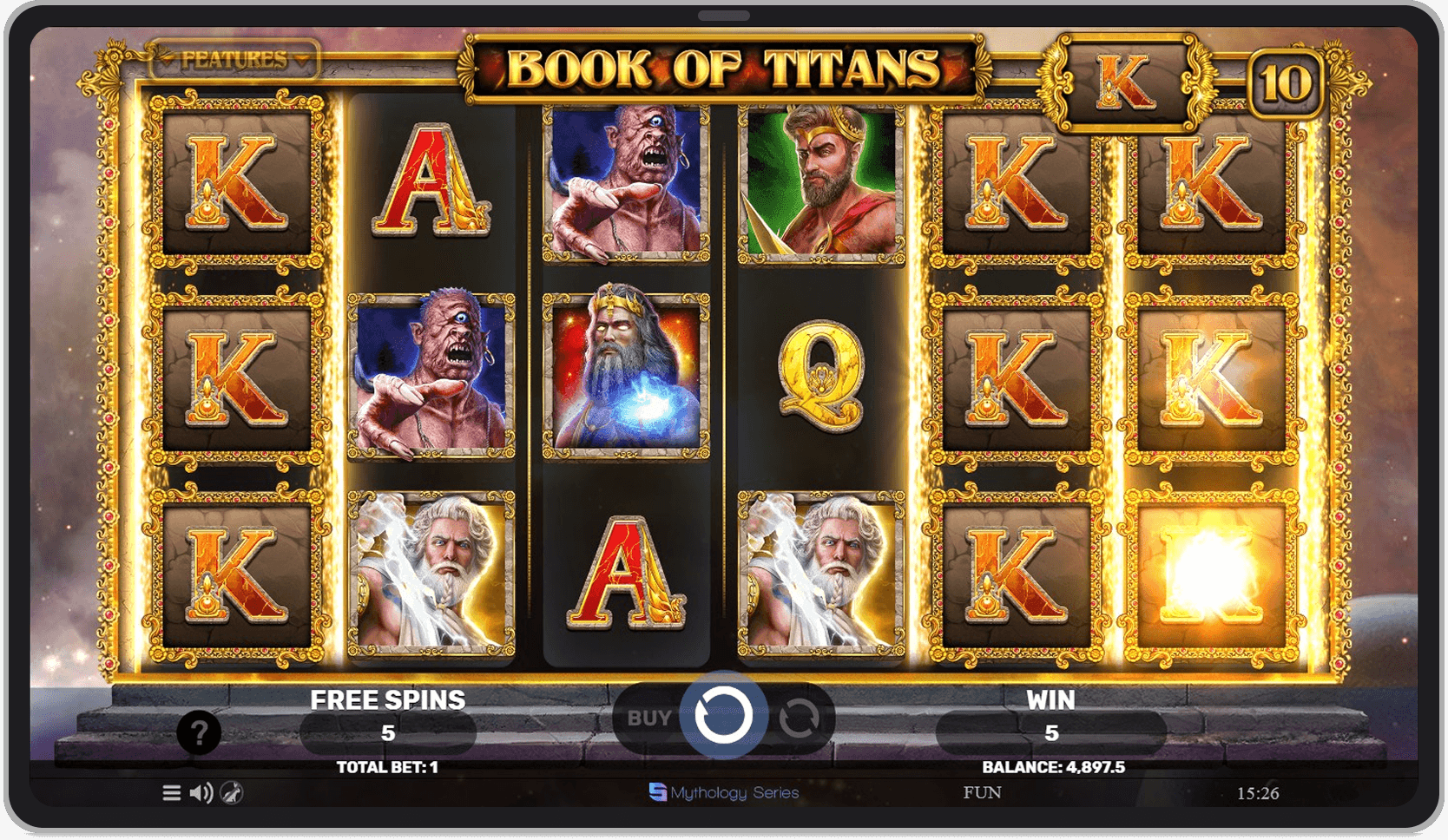Toggle turbo mode with the rabbit icon
The image size is (1448, 840).
click(x=233, y=792)
